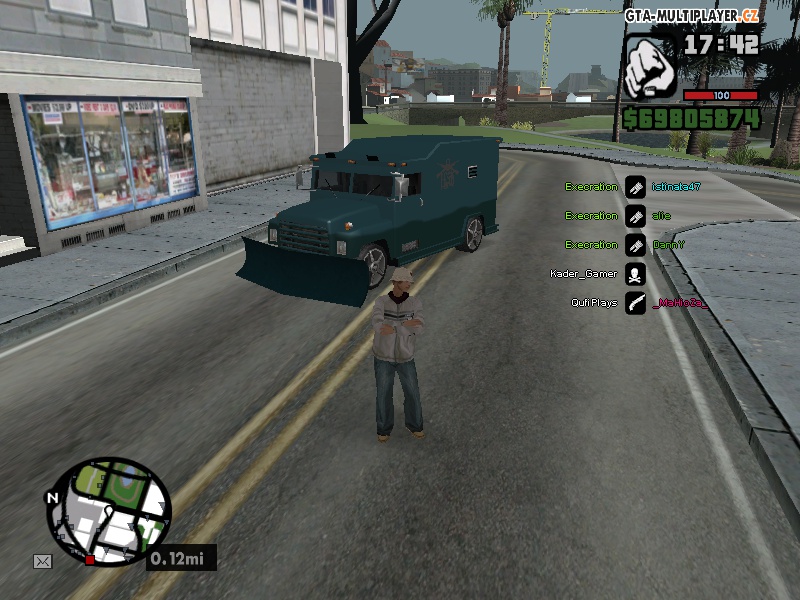Viewport: 800px width, 600px height.
Task: Open the circular radar minimap
Action: [108, 511]
